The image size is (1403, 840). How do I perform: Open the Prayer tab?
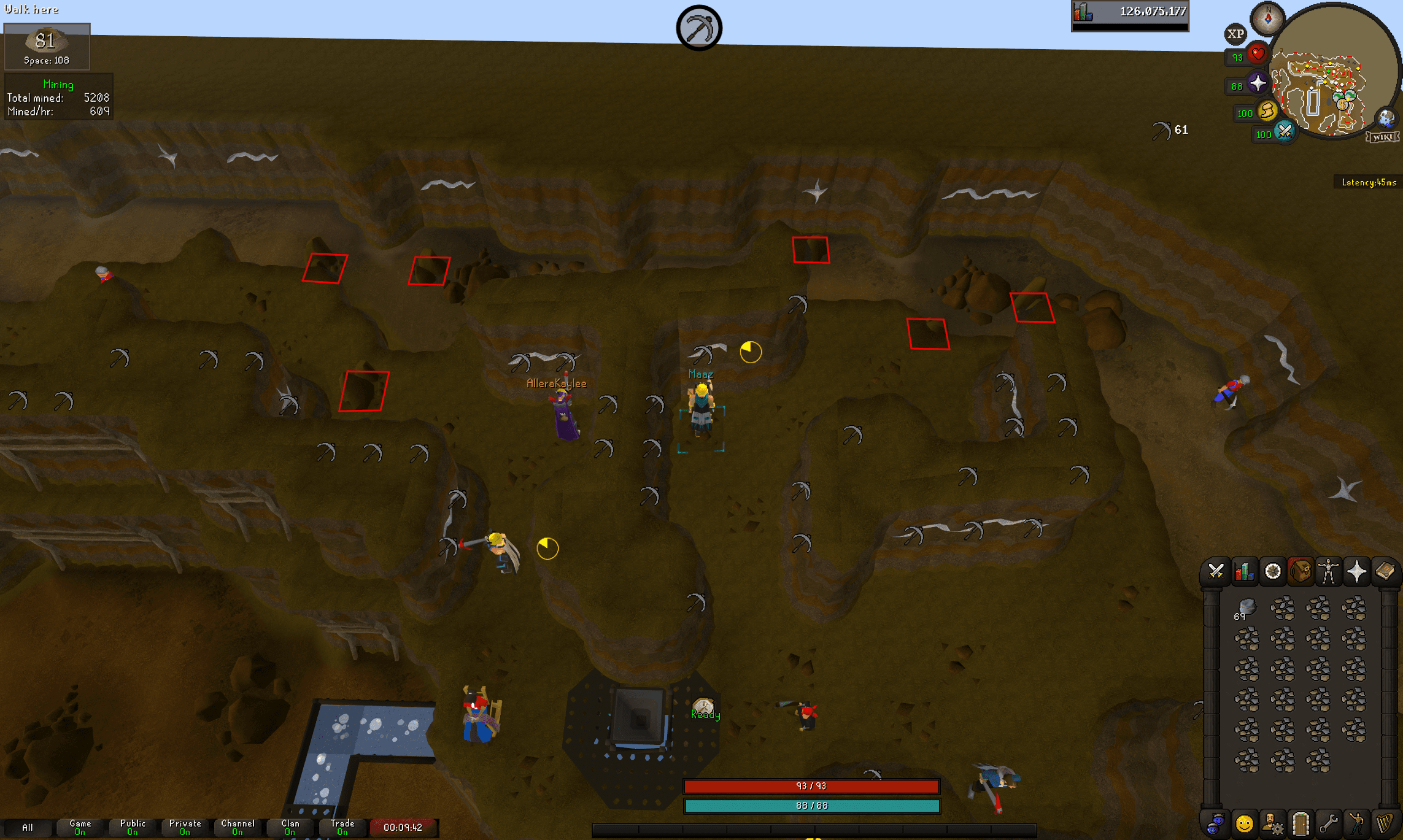pos(1359,571)
